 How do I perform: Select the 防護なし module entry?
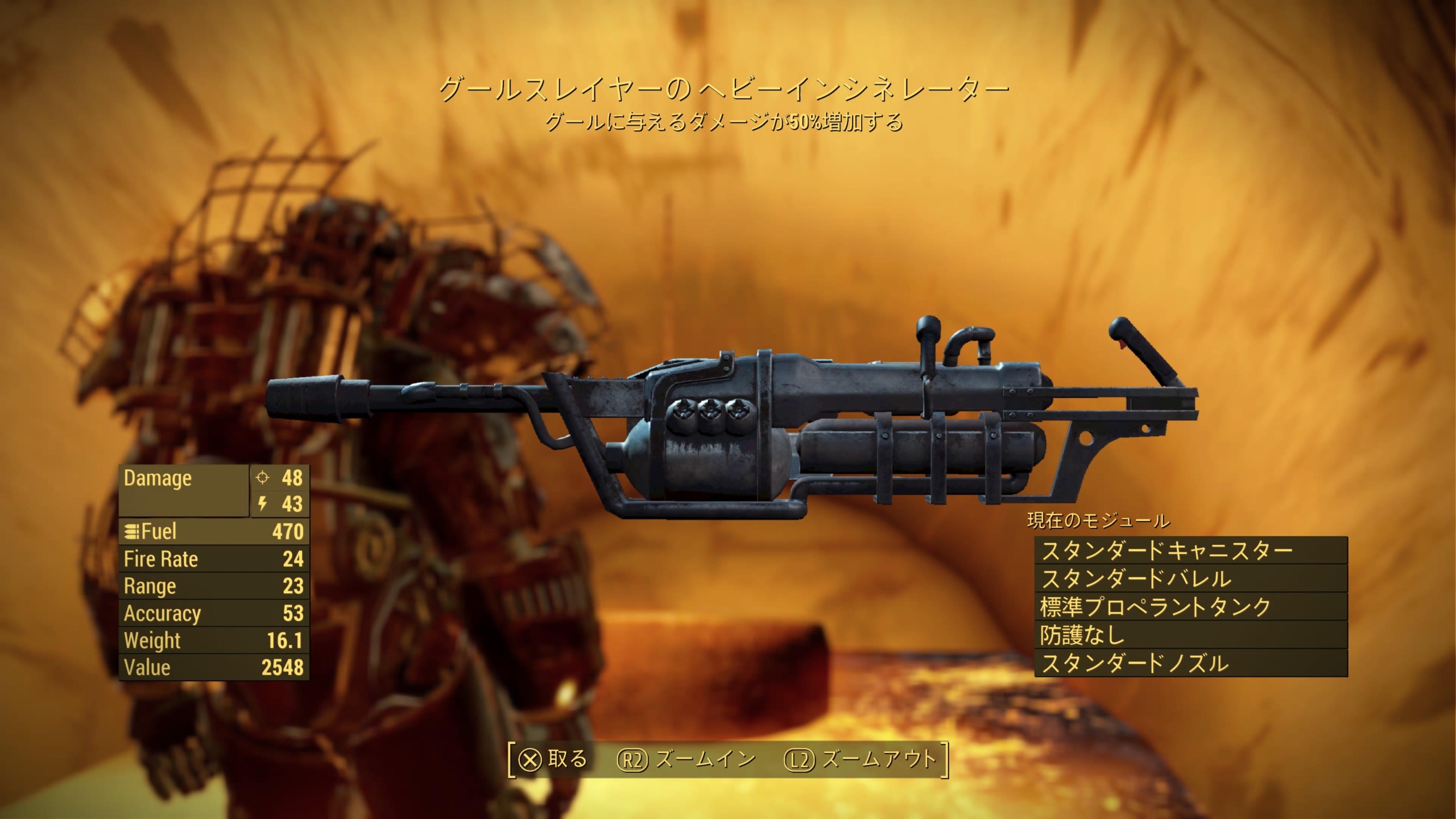click(1191, 635)
